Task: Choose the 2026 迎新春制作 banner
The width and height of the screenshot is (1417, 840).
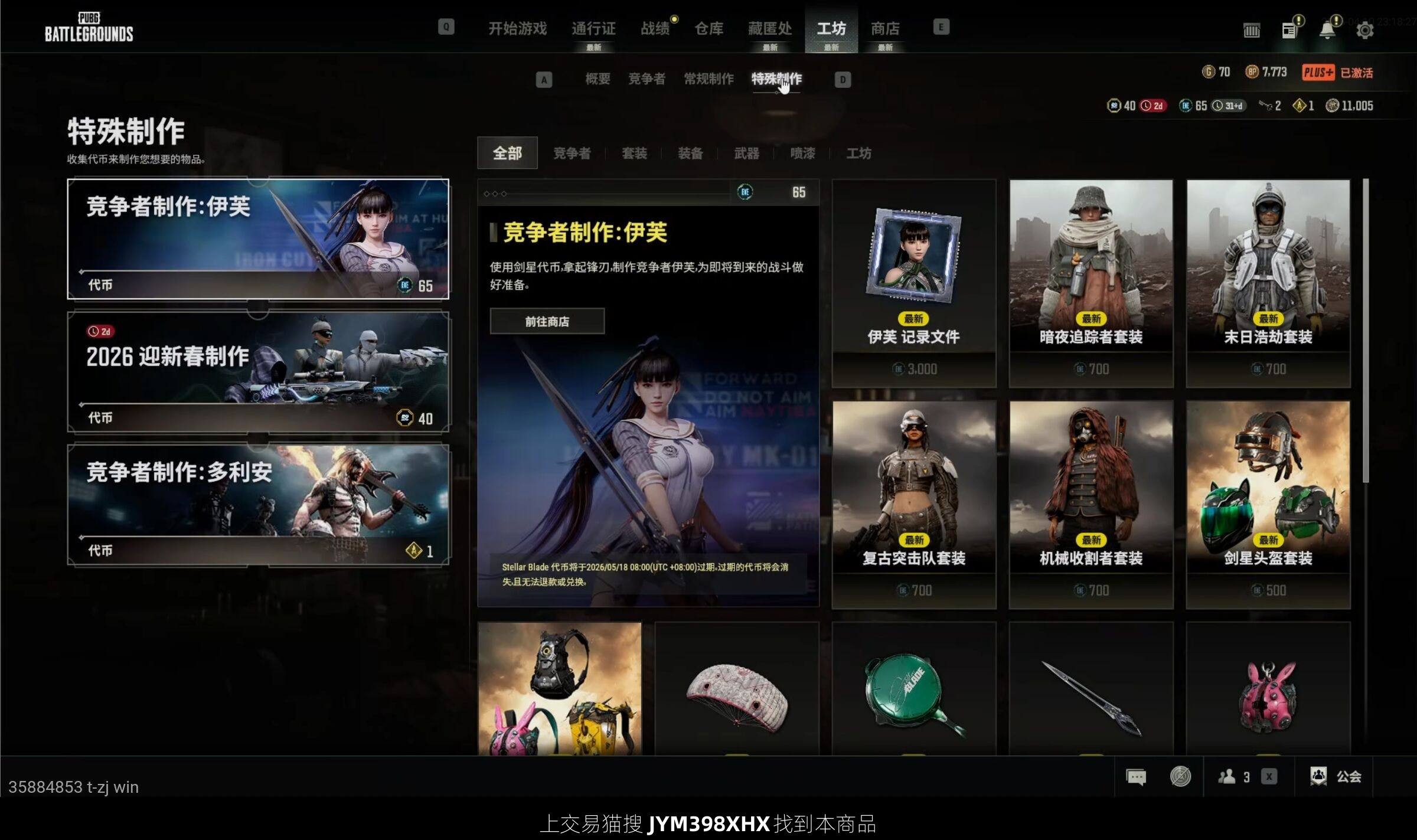Action: click(x=258, y=372)
